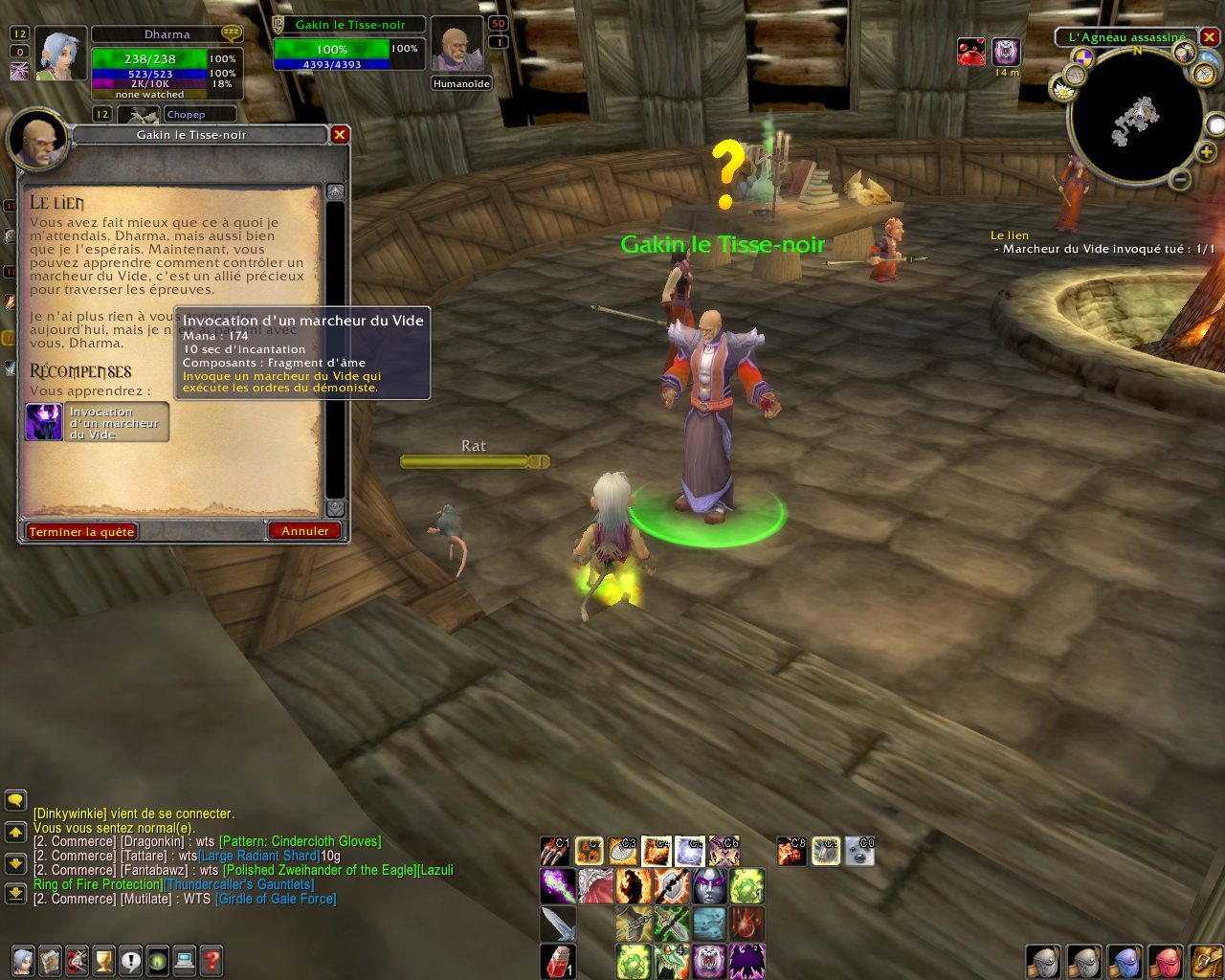The image size is (1225, 980).
Task: Close the minimap with the red X
Action: (x=1210, y=37)
